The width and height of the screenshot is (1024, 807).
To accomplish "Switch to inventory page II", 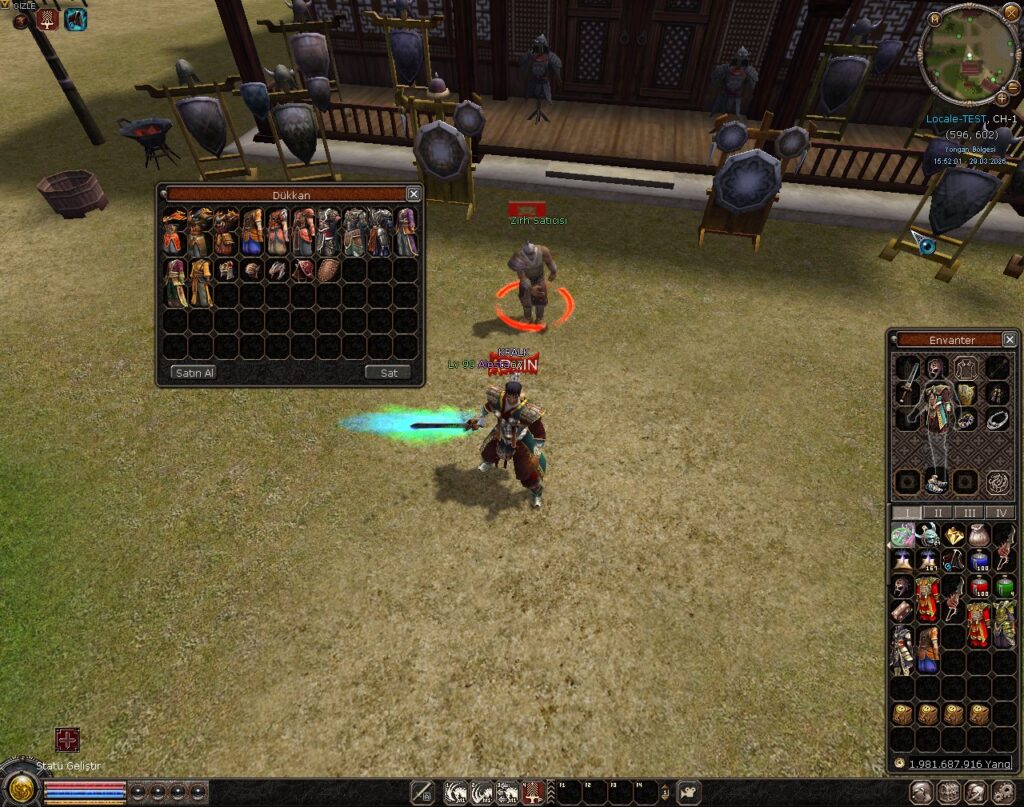I will (x=937, y=513).
